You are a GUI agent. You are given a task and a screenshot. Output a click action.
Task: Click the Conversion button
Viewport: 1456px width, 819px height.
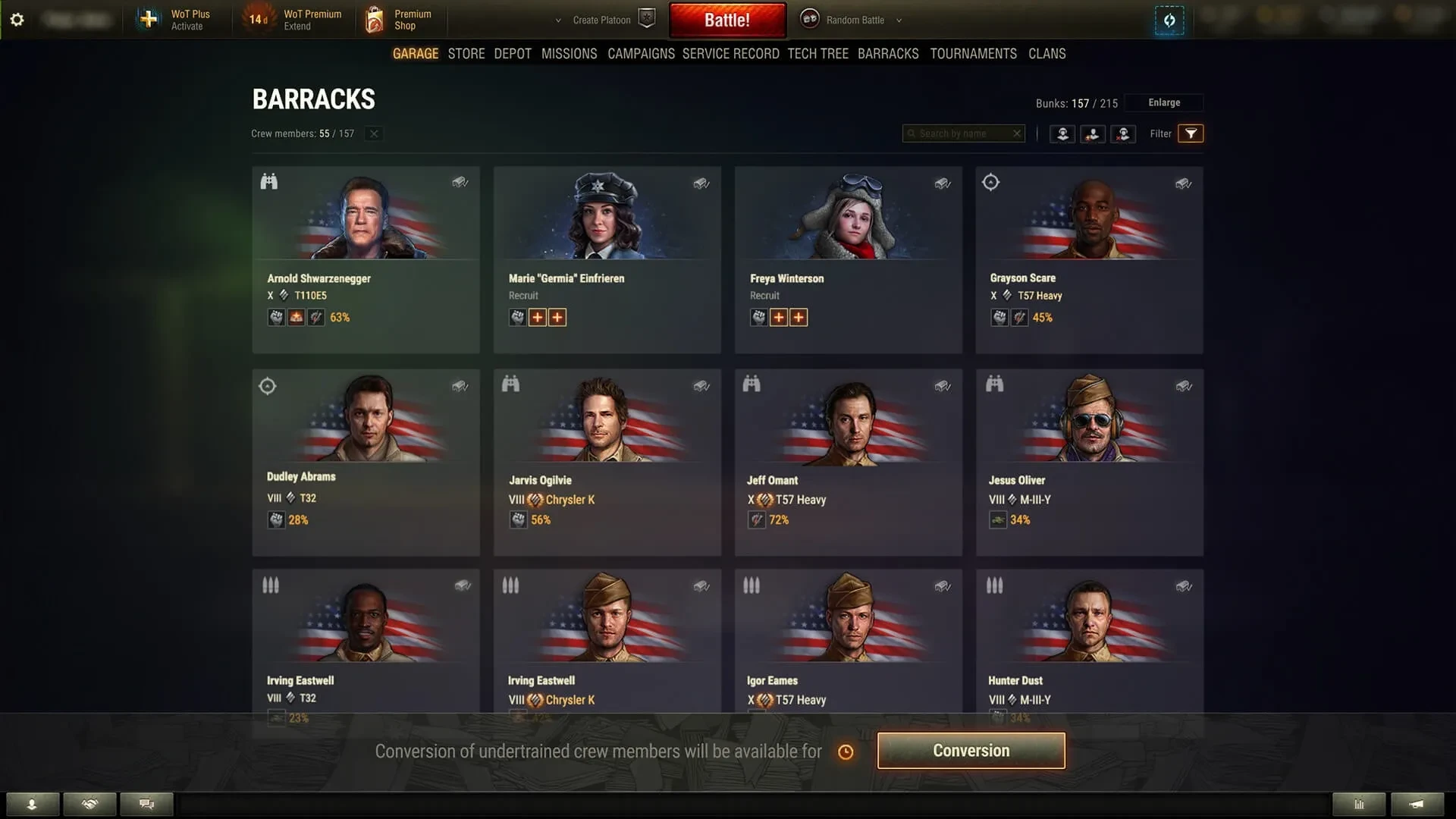(971, 751)
